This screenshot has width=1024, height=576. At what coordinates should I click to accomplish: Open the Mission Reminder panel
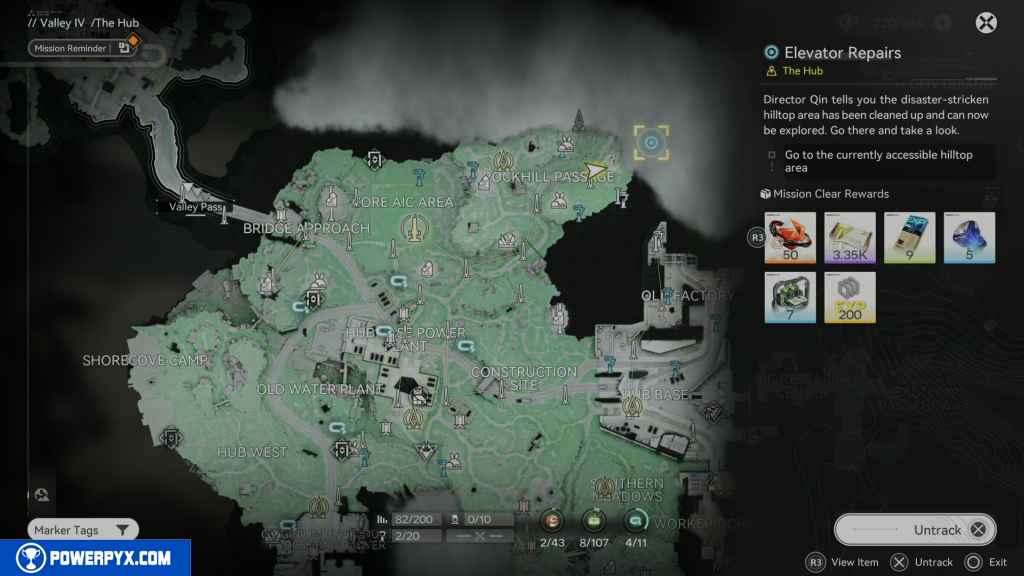pos(84,47)
